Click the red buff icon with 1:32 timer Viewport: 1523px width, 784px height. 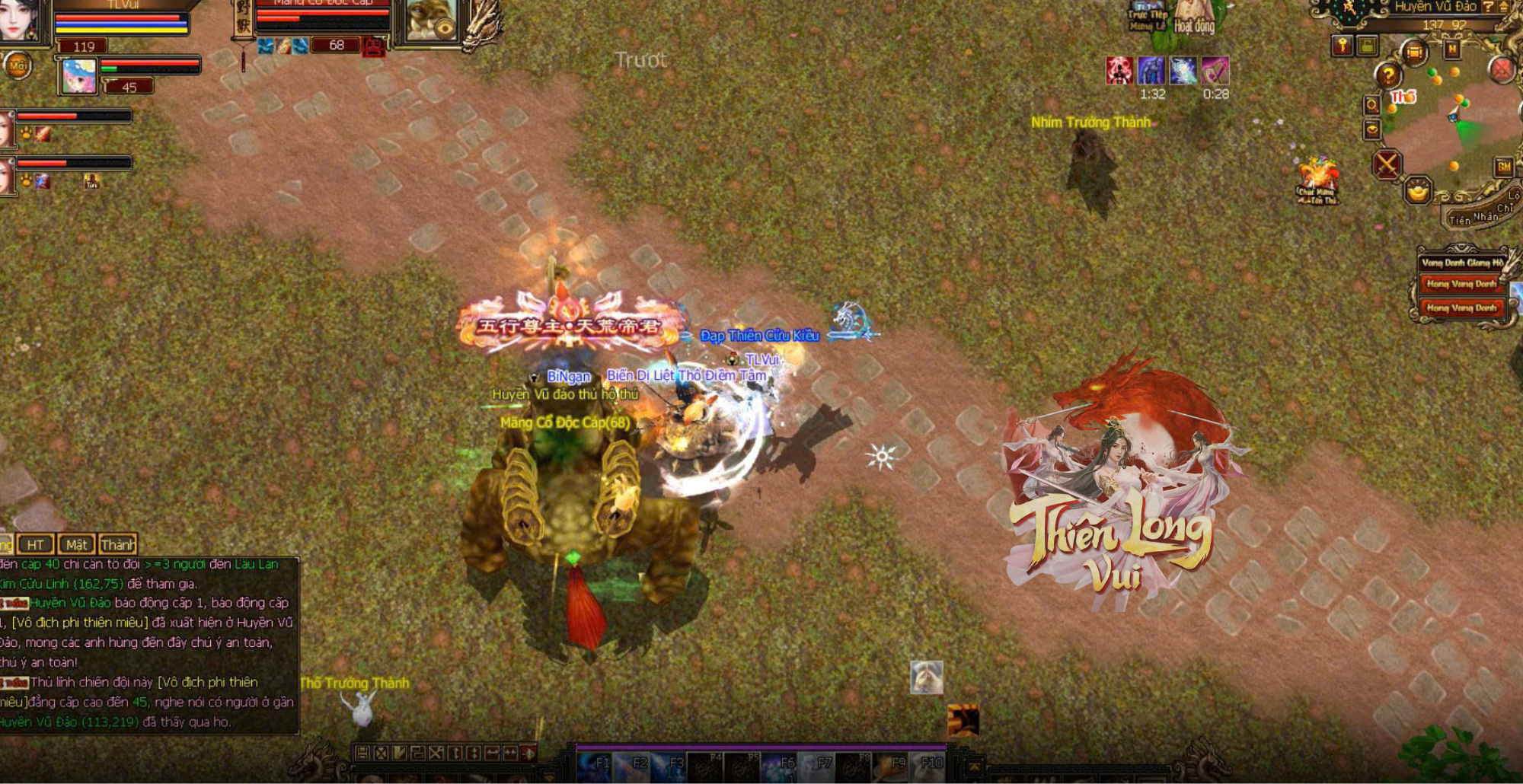coord(1119,71)
